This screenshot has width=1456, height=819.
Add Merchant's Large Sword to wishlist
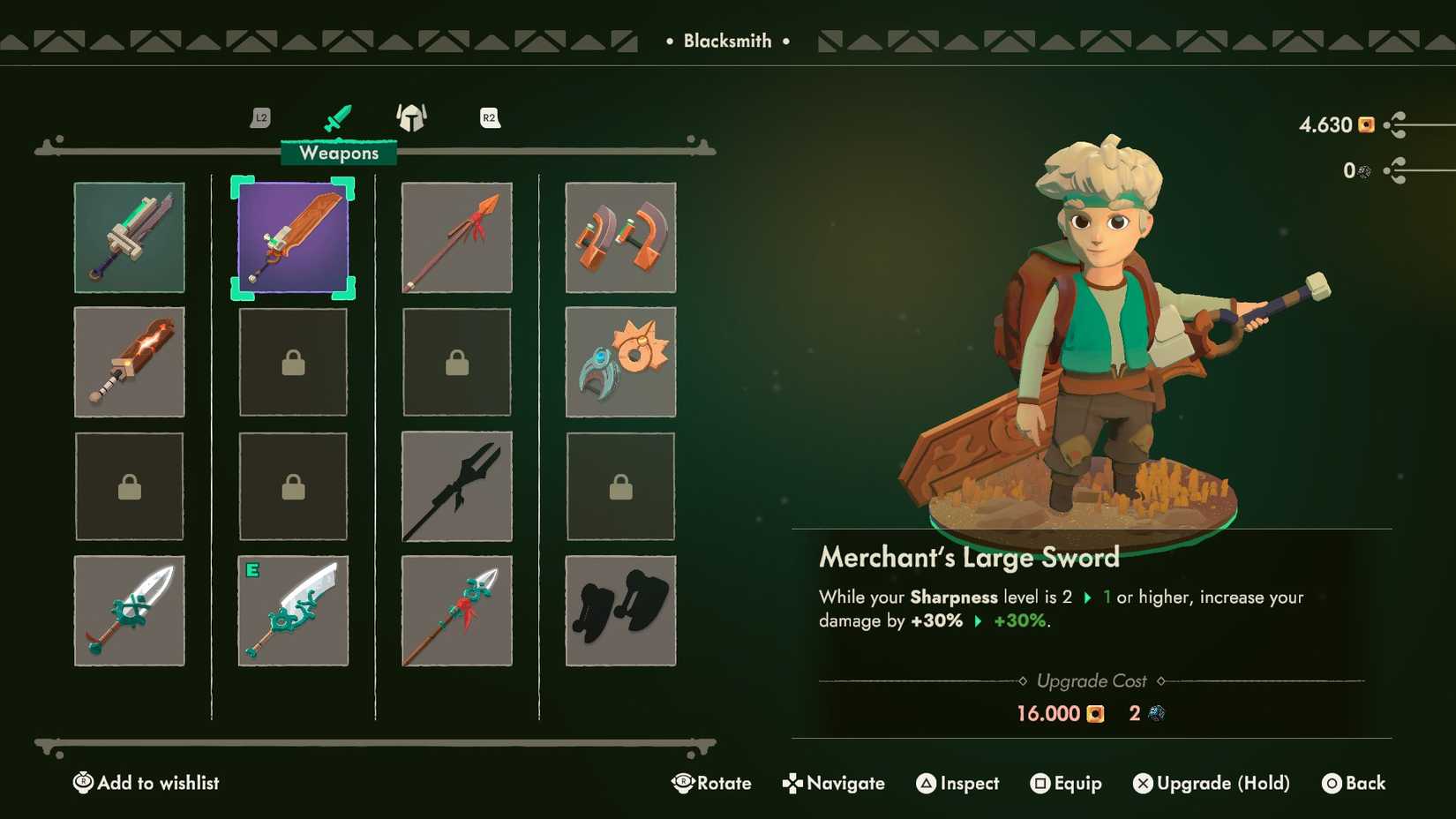(x=146, y=783)
